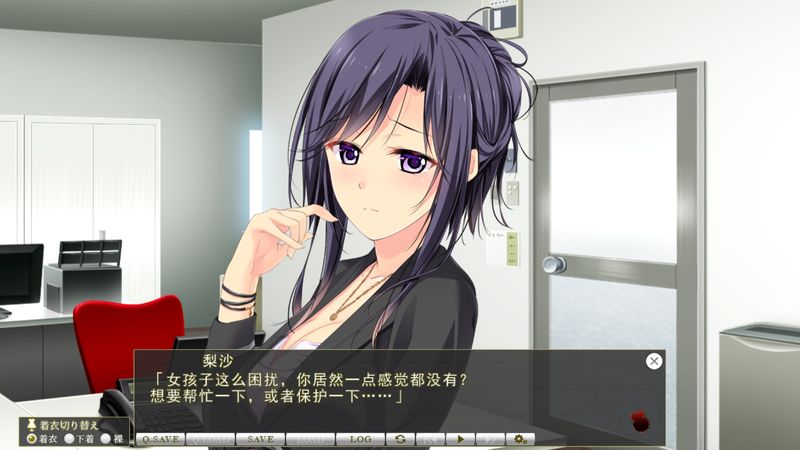800x450 pixels.
Task: Select the 下着 outfit option
Action: point(69,438)
